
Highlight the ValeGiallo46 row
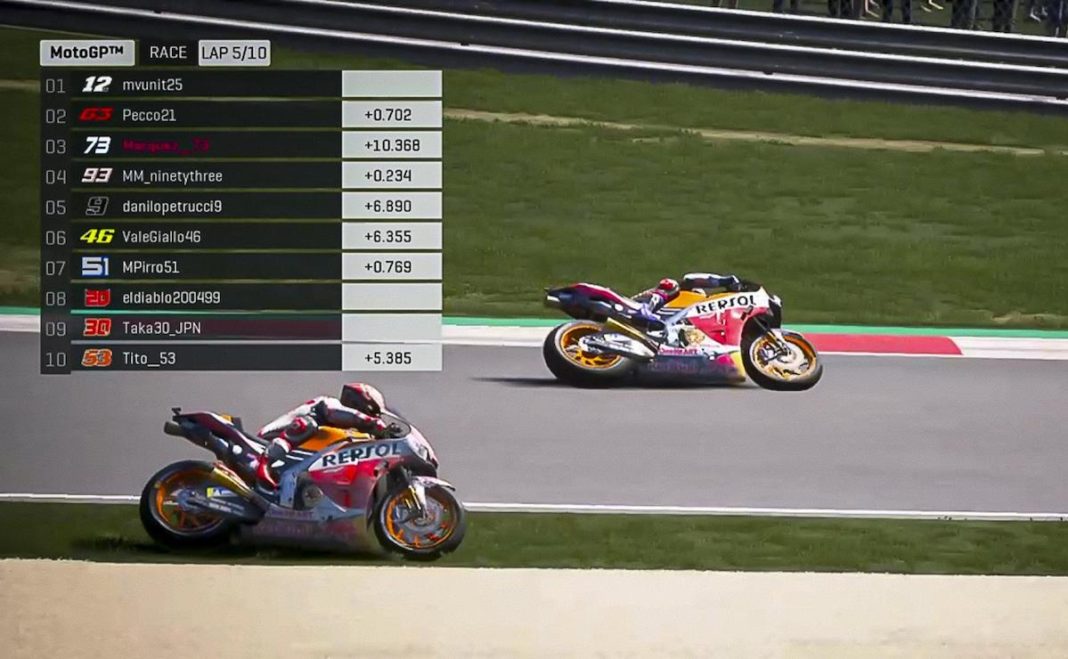pyautogui.click(x=161, y=237)
